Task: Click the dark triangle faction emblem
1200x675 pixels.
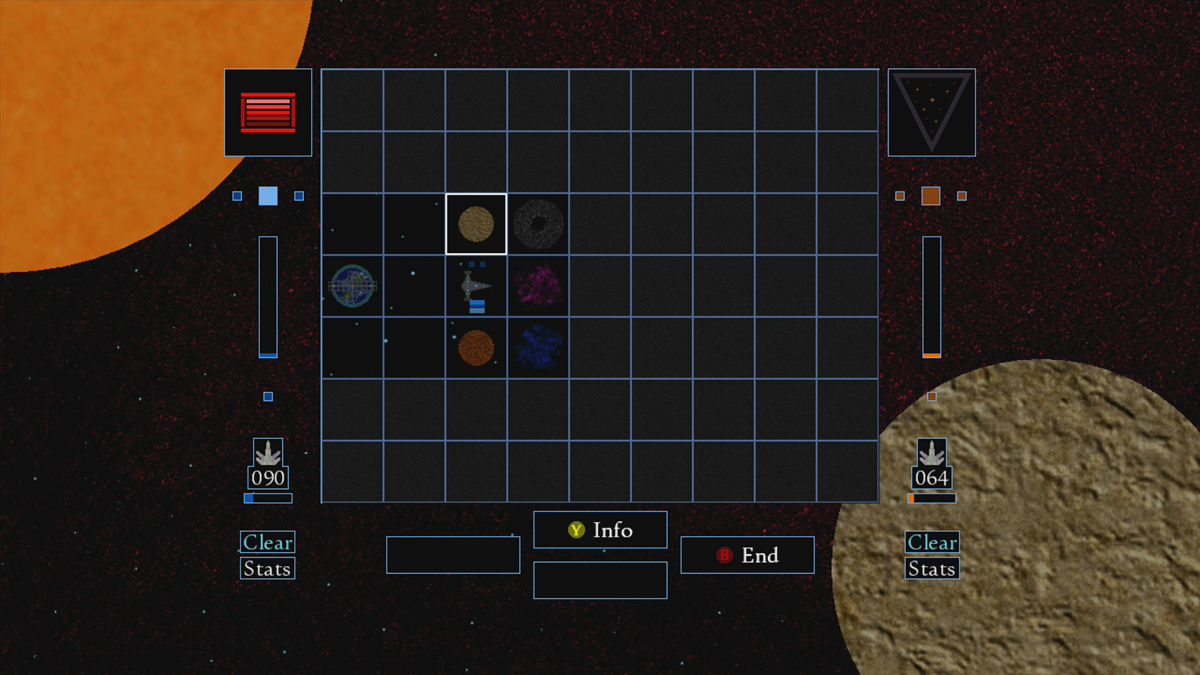Action: (931, 112)
